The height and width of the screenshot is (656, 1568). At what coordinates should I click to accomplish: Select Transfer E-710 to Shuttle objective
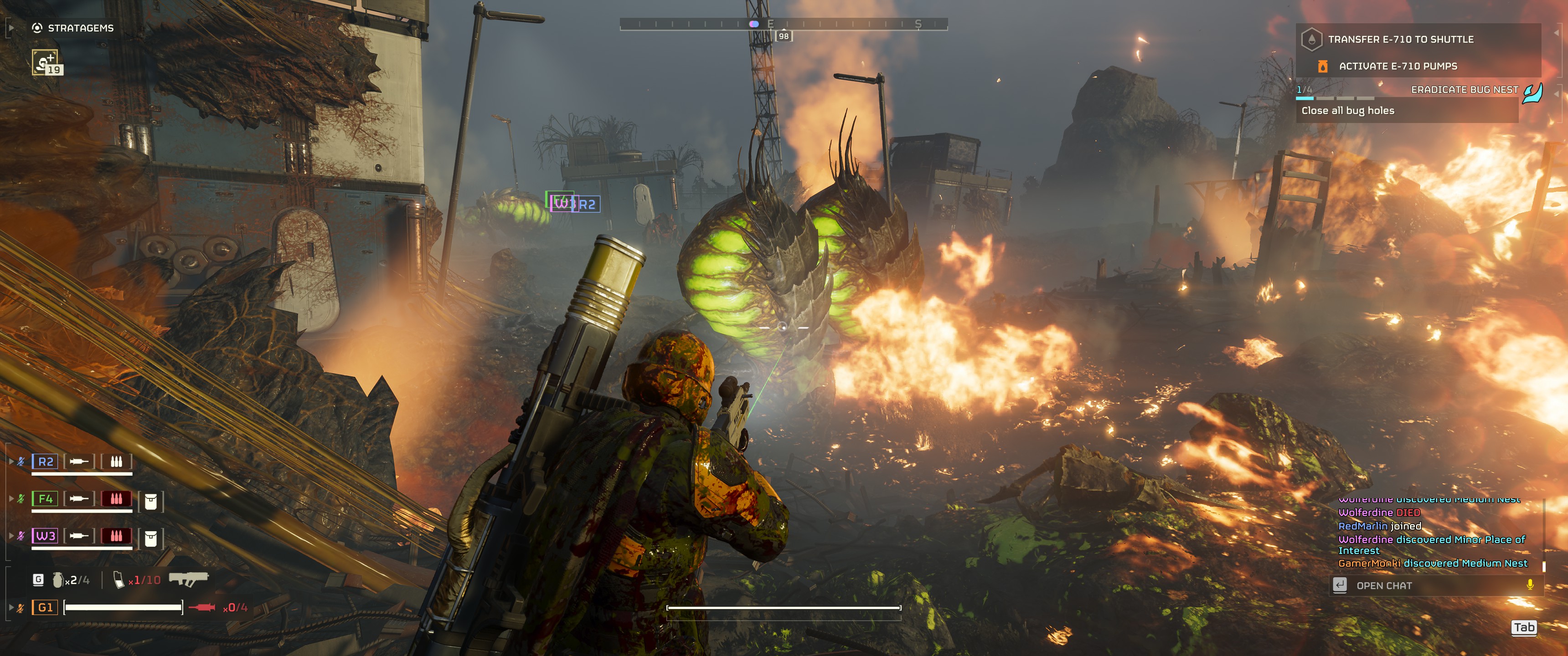[x=1400, y=40]
